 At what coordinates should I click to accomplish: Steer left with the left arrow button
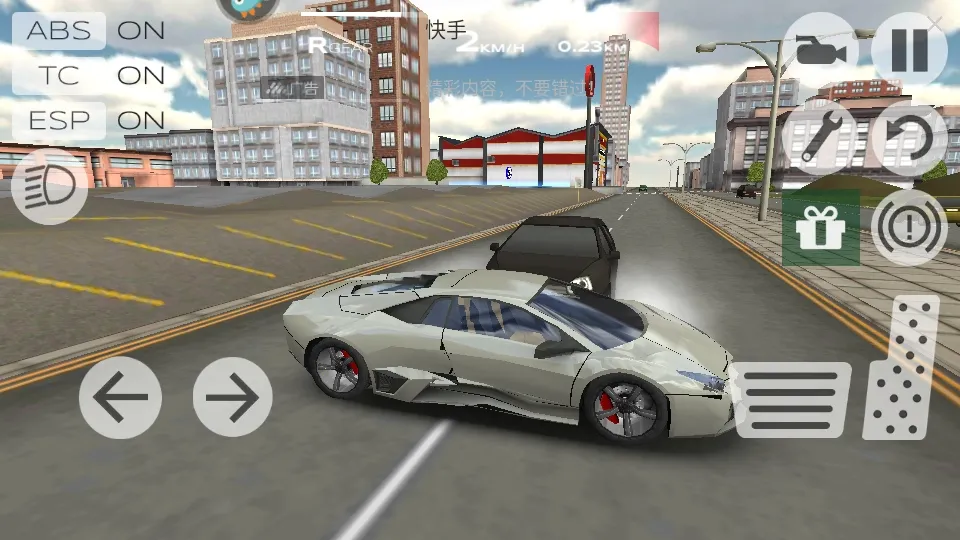click(120, 397)
